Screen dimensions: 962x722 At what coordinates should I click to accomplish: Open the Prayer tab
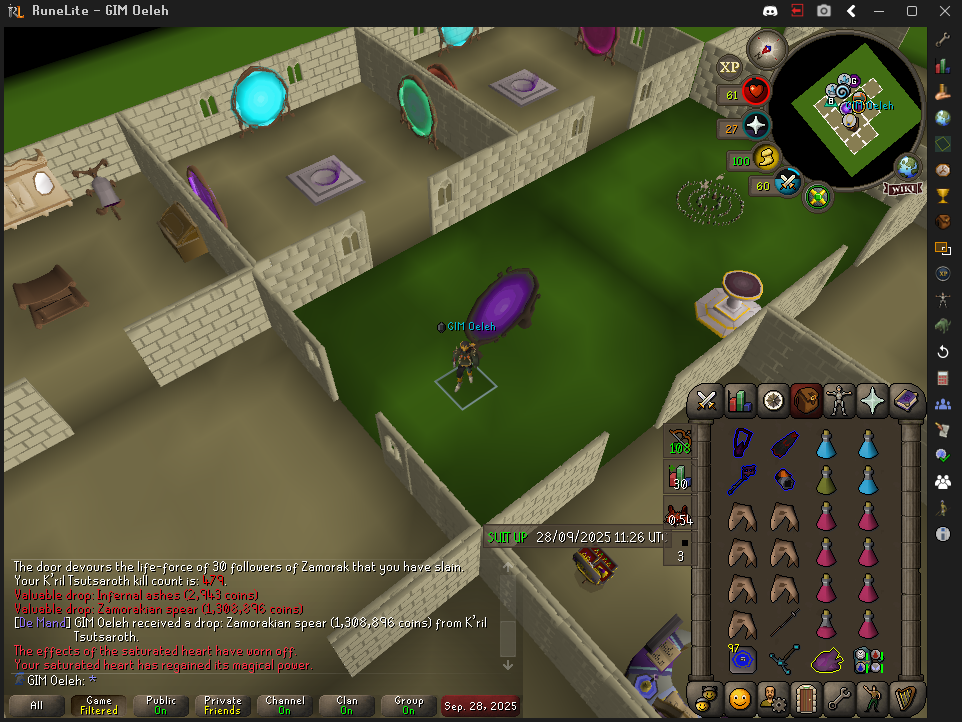coord(872,401)
